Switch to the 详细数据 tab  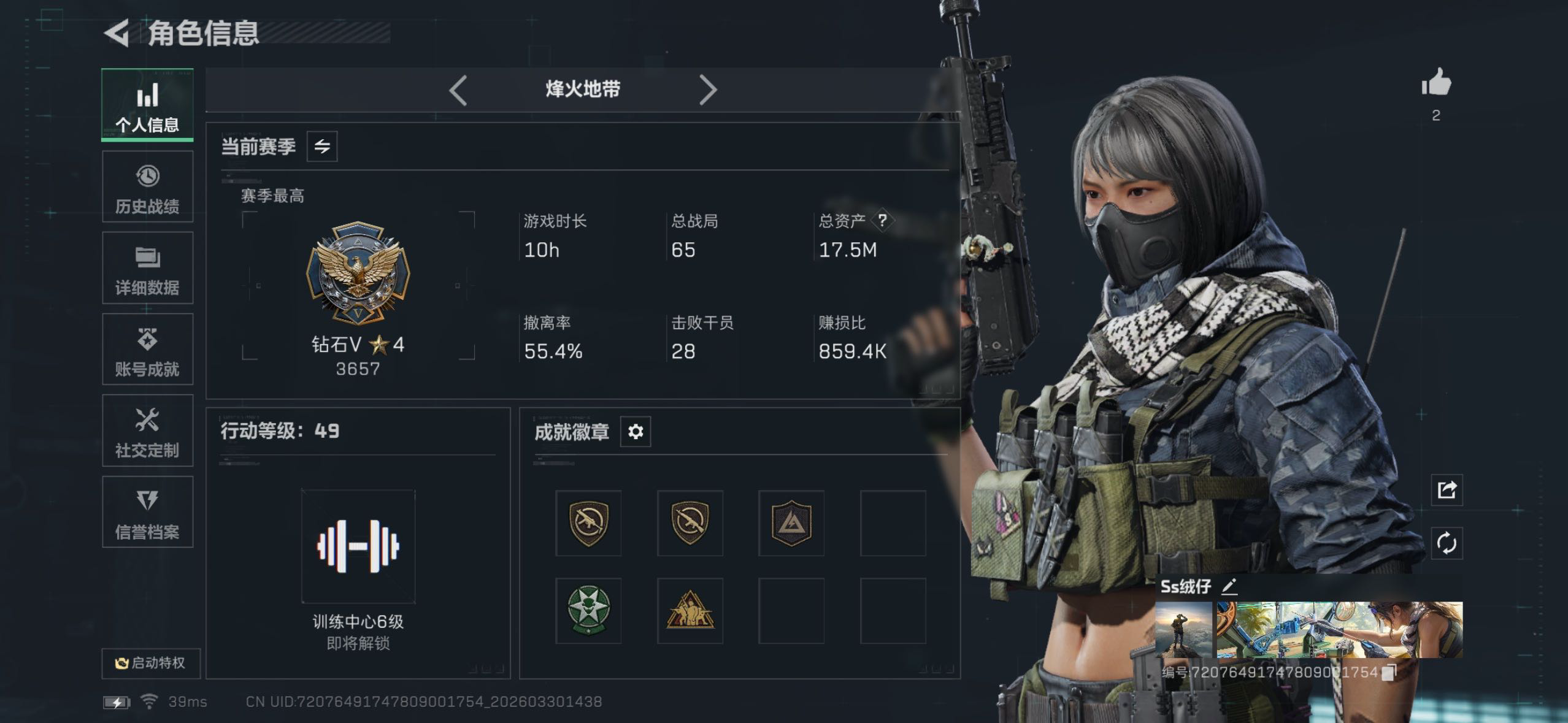click(147, 269)
